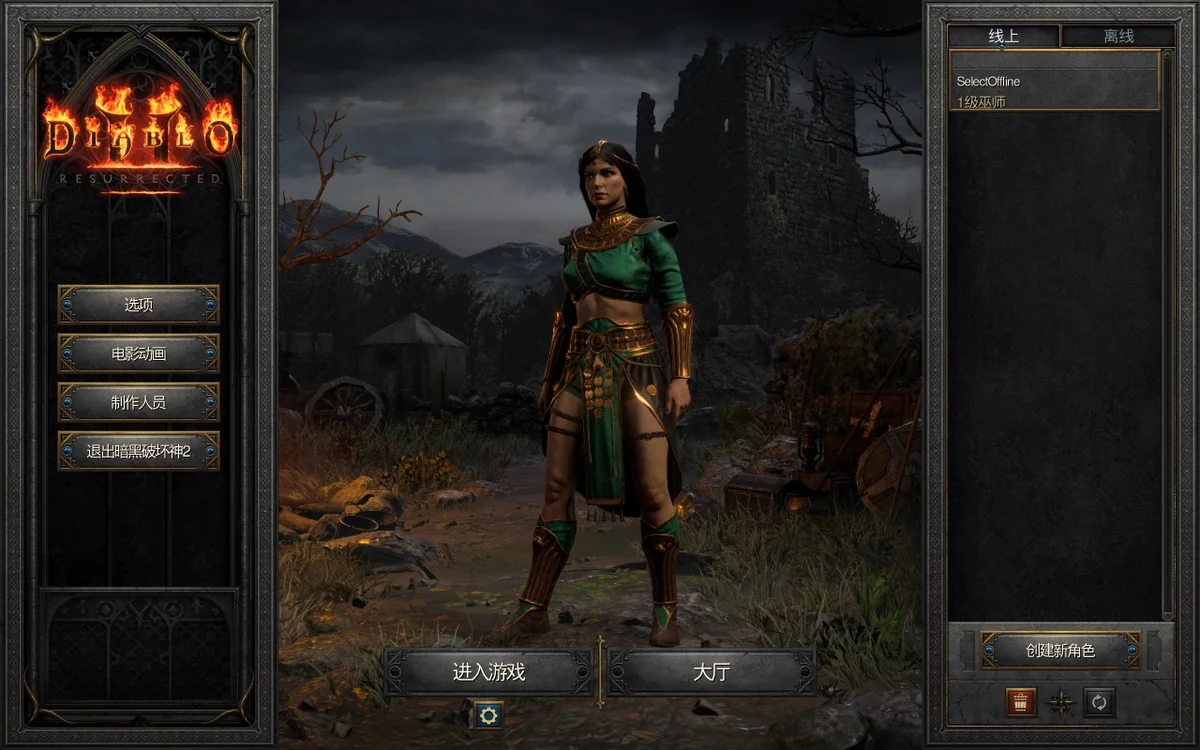Screen dimensions: 1200x750
Task: Open the 电影动画 (Cinematics) menu
Action: pyautogui.click(x=138, y=354)
